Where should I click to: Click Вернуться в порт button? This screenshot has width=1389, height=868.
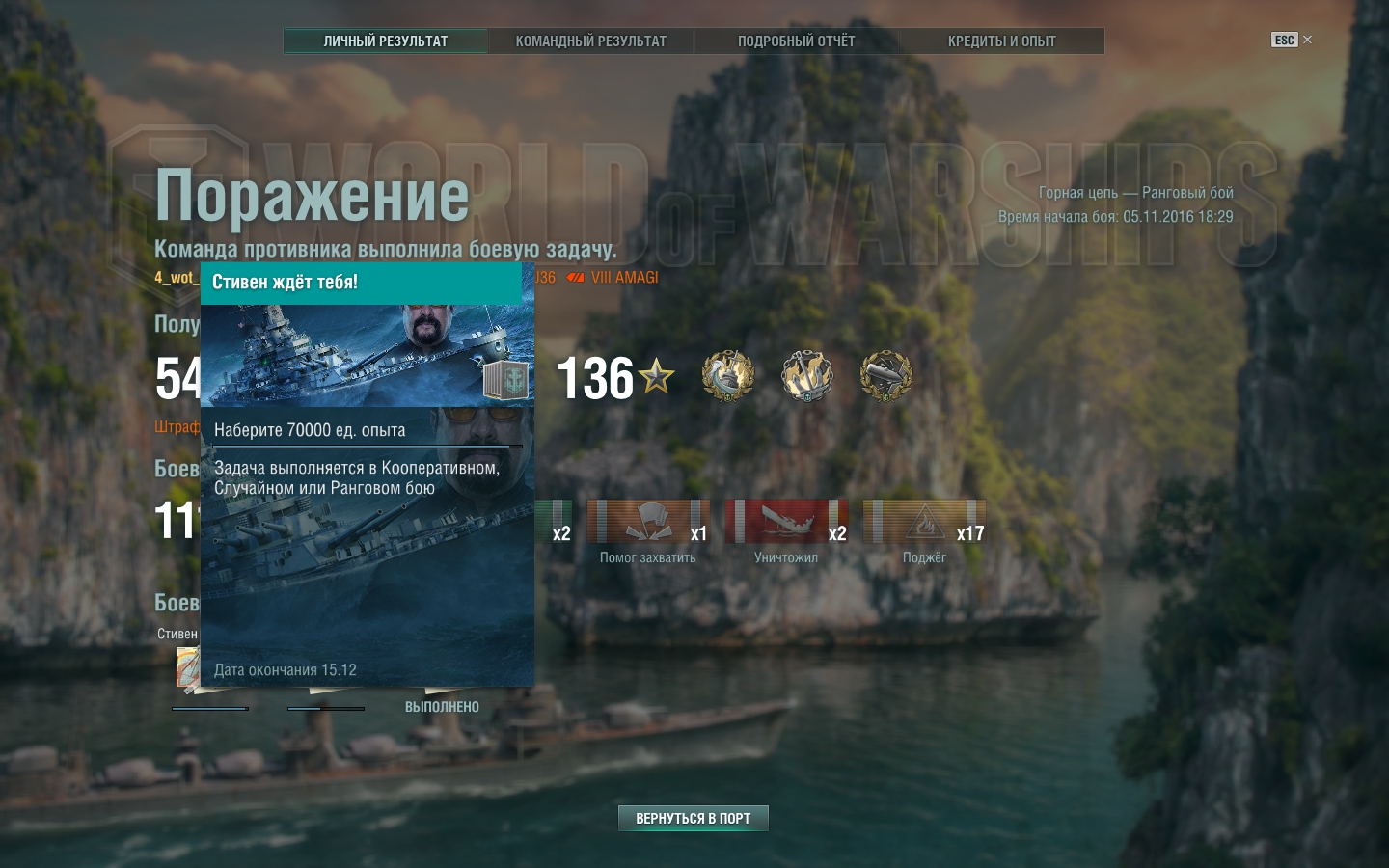693,818
